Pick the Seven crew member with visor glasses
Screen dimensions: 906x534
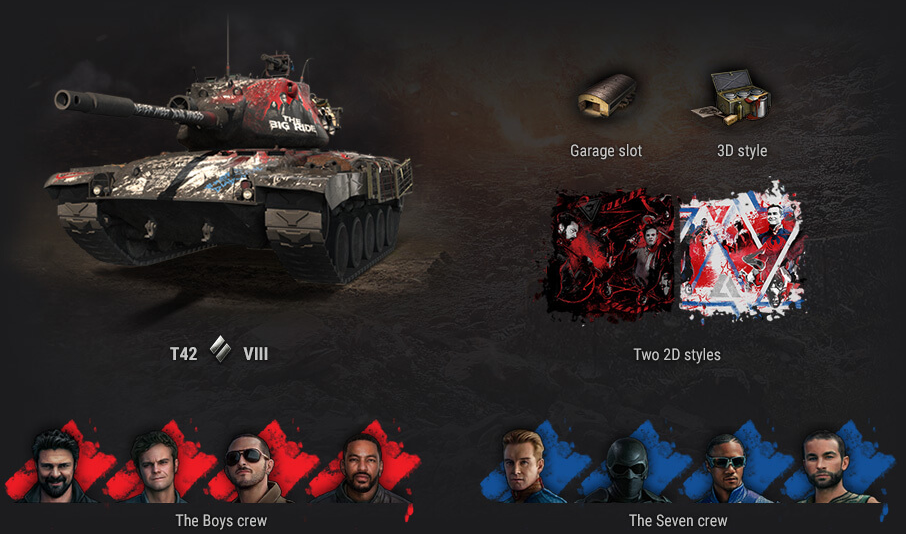(727, 467)
